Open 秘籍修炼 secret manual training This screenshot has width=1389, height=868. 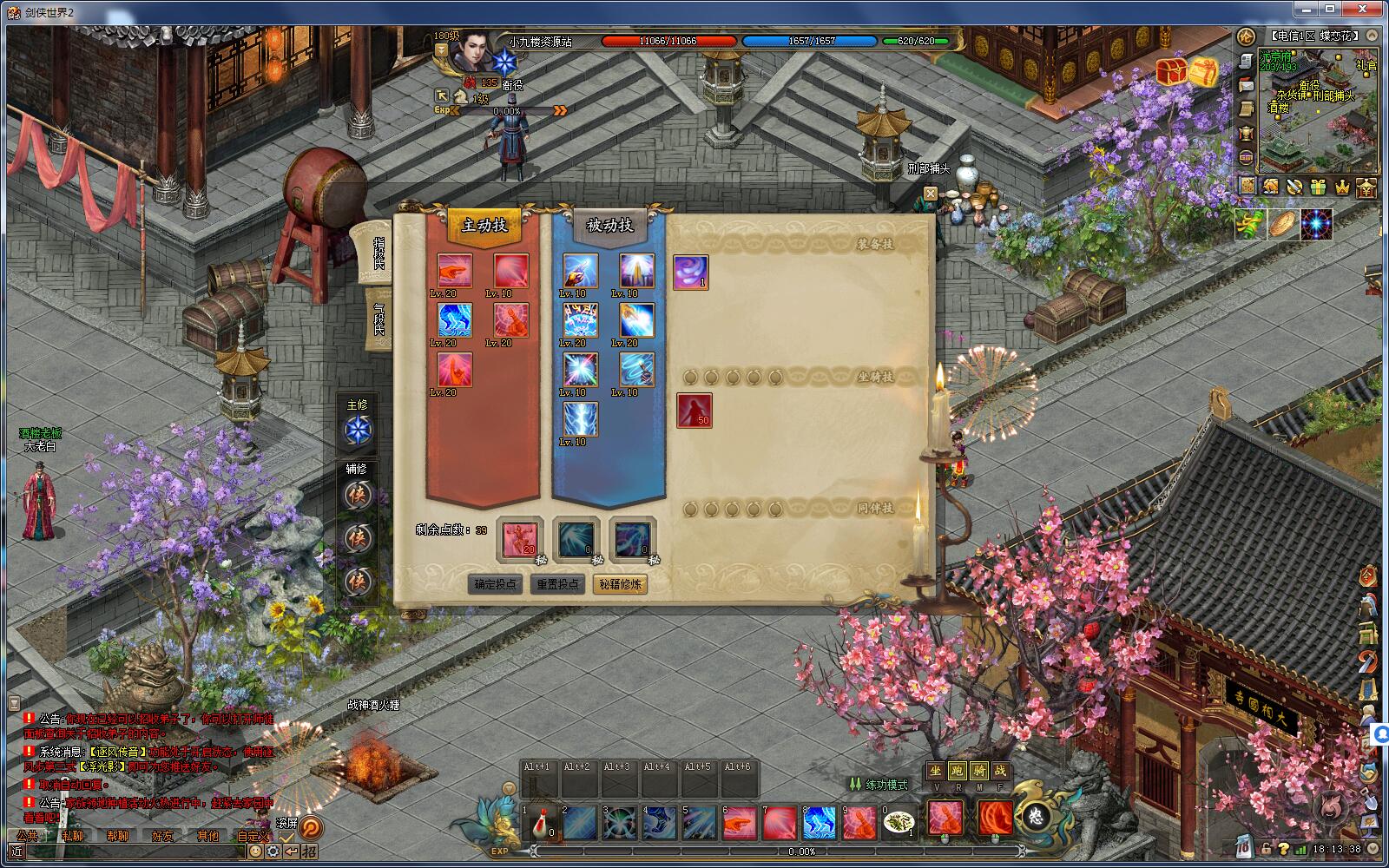click(620, 584)
